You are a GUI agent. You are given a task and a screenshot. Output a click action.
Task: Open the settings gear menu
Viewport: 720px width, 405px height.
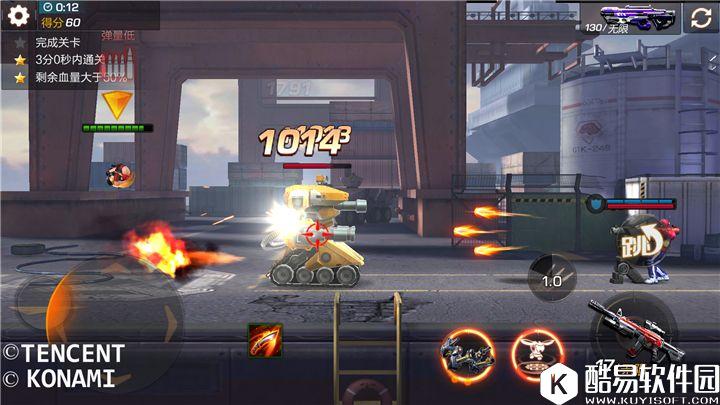click(x=19, y=16)
